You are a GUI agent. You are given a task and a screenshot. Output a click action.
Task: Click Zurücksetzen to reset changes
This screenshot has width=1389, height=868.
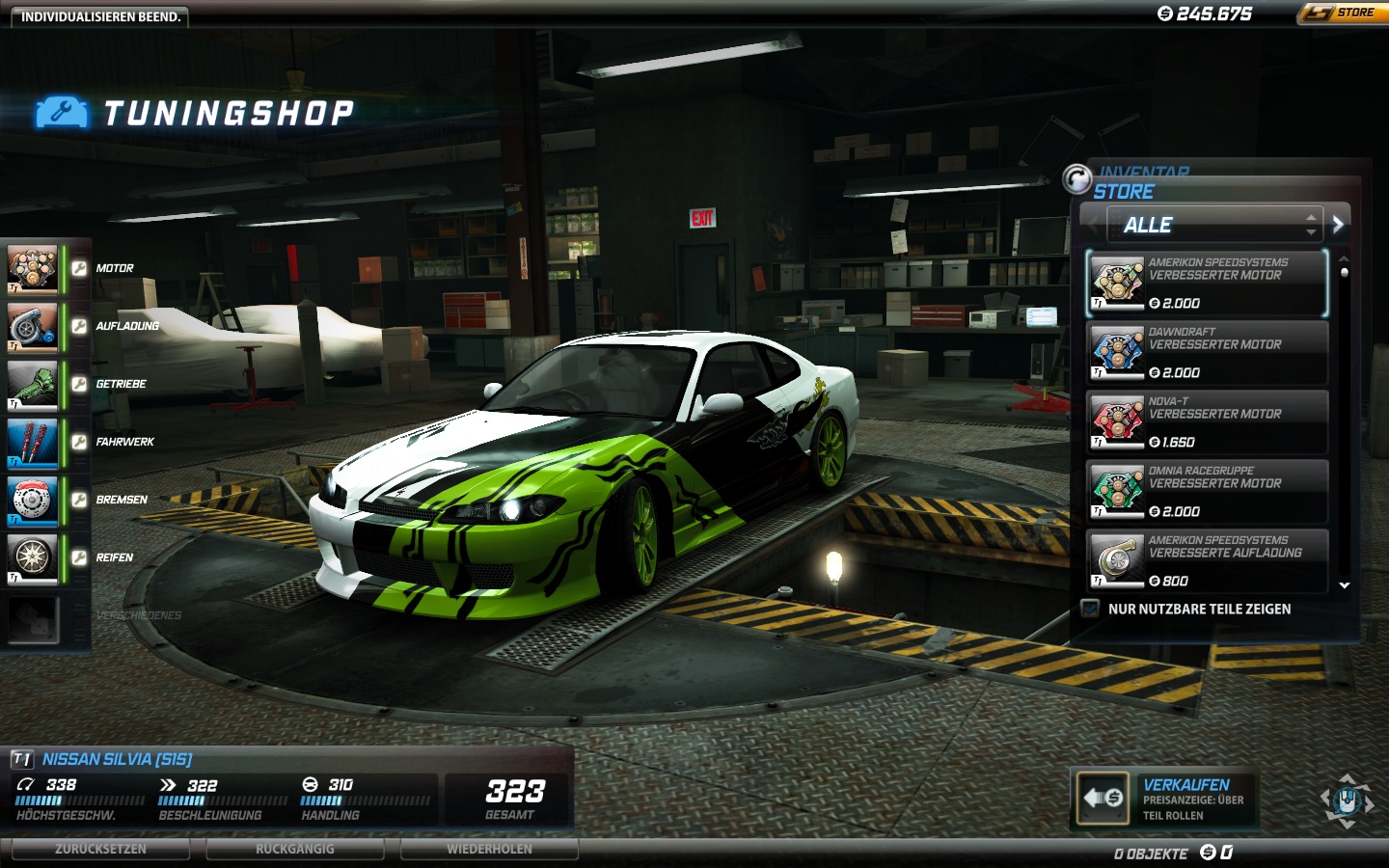[x=100, y=849]
